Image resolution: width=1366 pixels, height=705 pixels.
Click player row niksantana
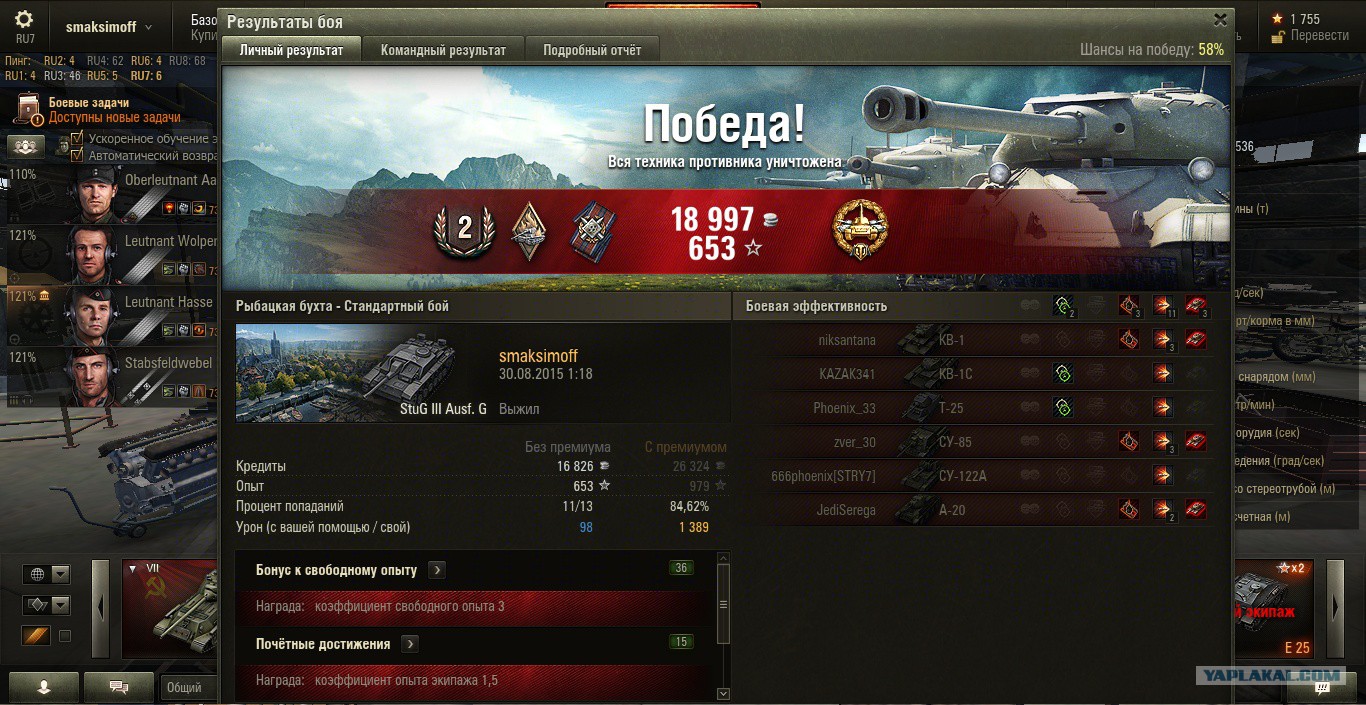980,340
